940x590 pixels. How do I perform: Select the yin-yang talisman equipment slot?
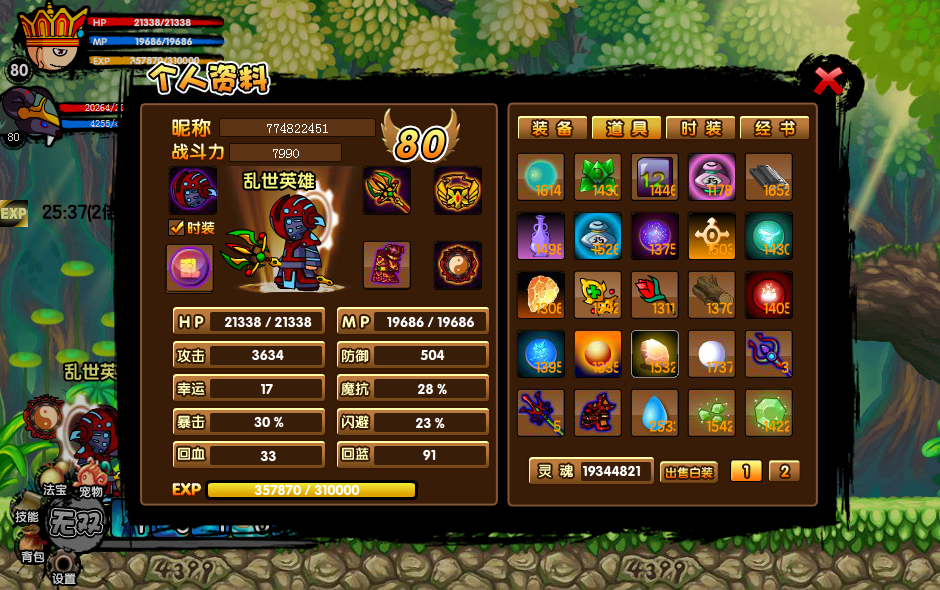(458, 265)
